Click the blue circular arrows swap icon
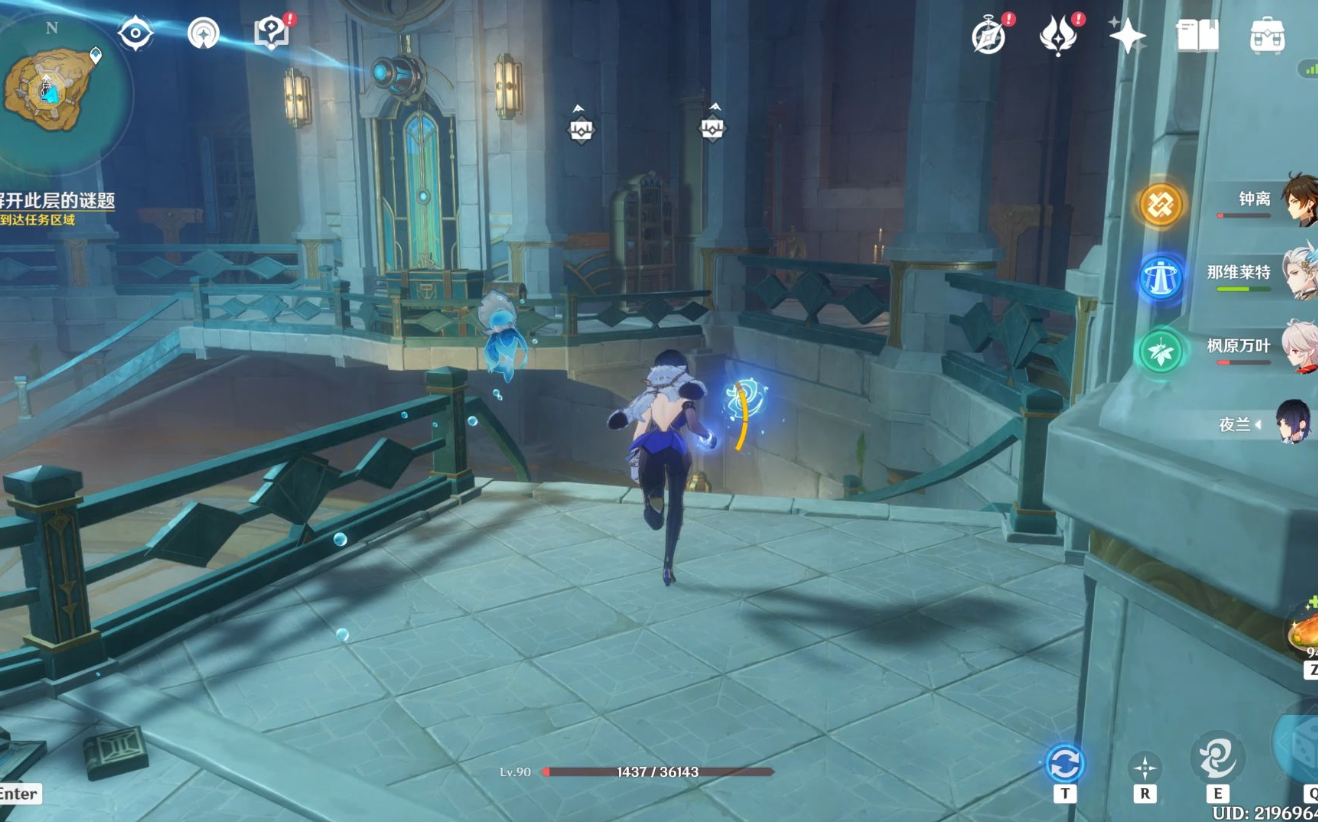Viewport: 1318px width, 822px height. (1064, 764)
